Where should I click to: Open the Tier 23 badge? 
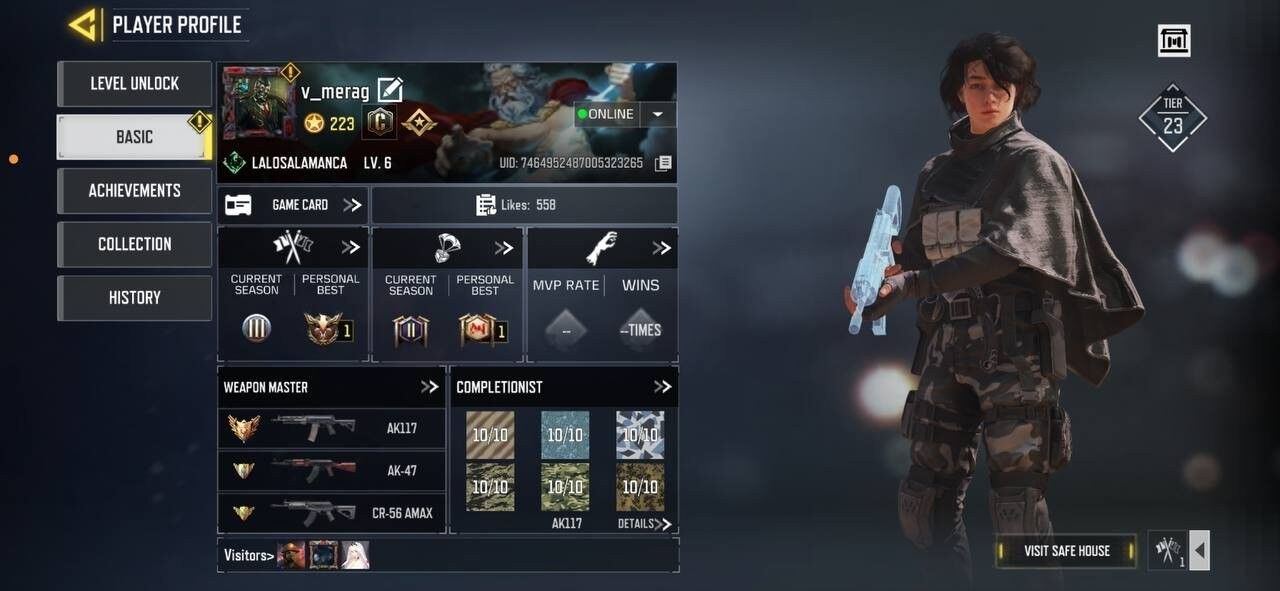click(1172, 118)
